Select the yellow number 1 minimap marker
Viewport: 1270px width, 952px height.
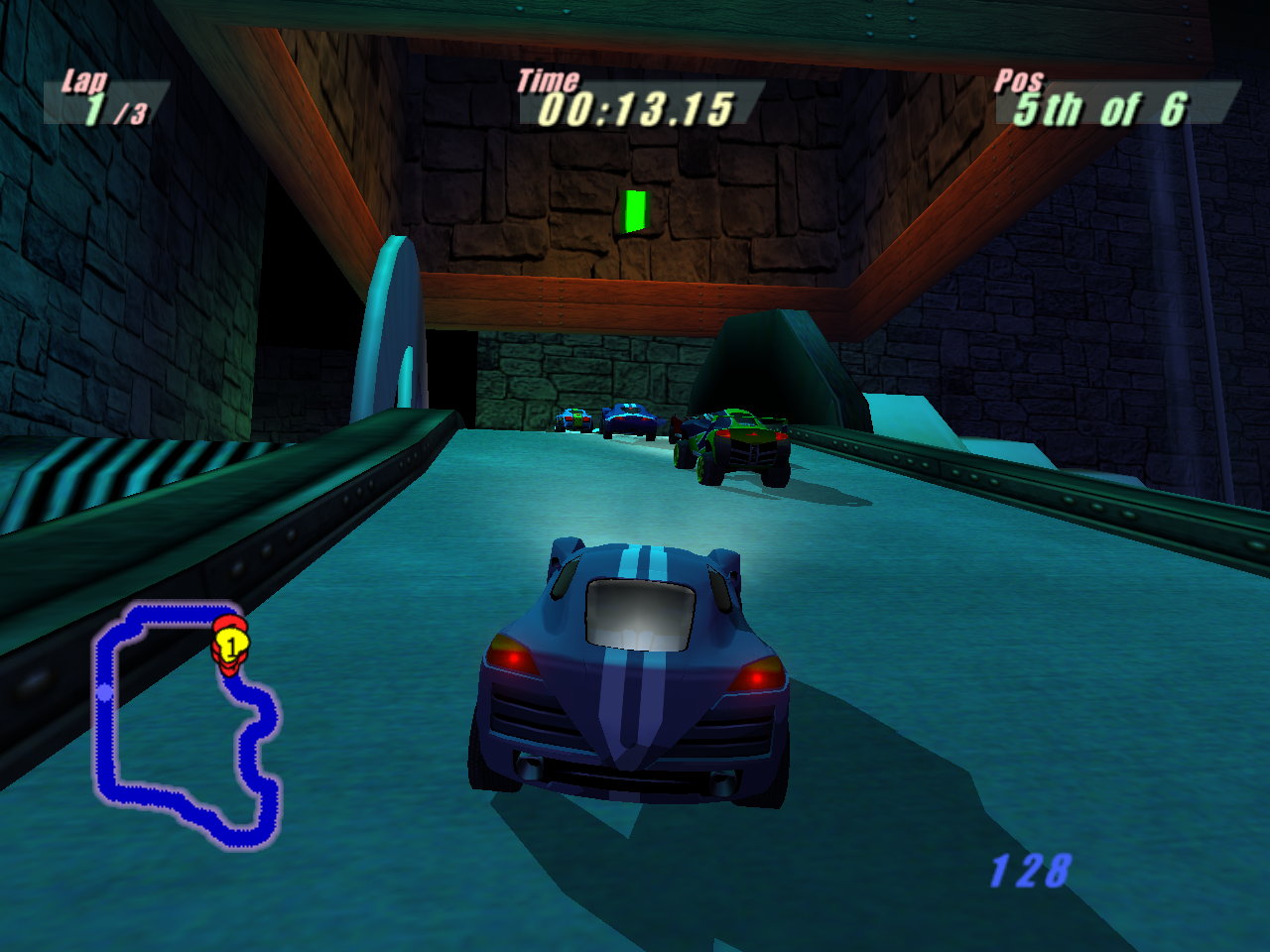pyautogui.click(x=231, y=647)
